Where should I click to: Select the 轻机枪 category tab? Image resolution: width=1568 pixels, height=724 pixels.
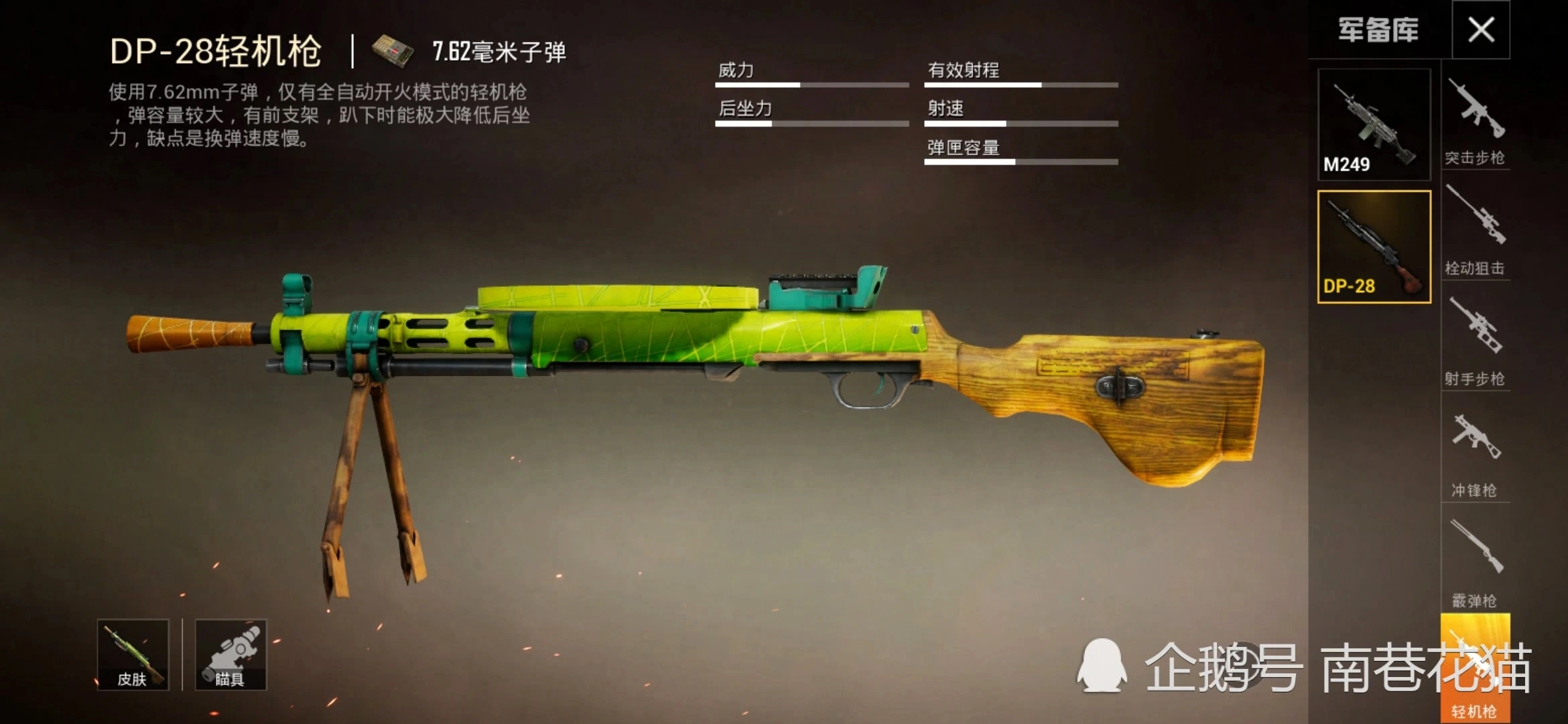[x=1475, y=670]
